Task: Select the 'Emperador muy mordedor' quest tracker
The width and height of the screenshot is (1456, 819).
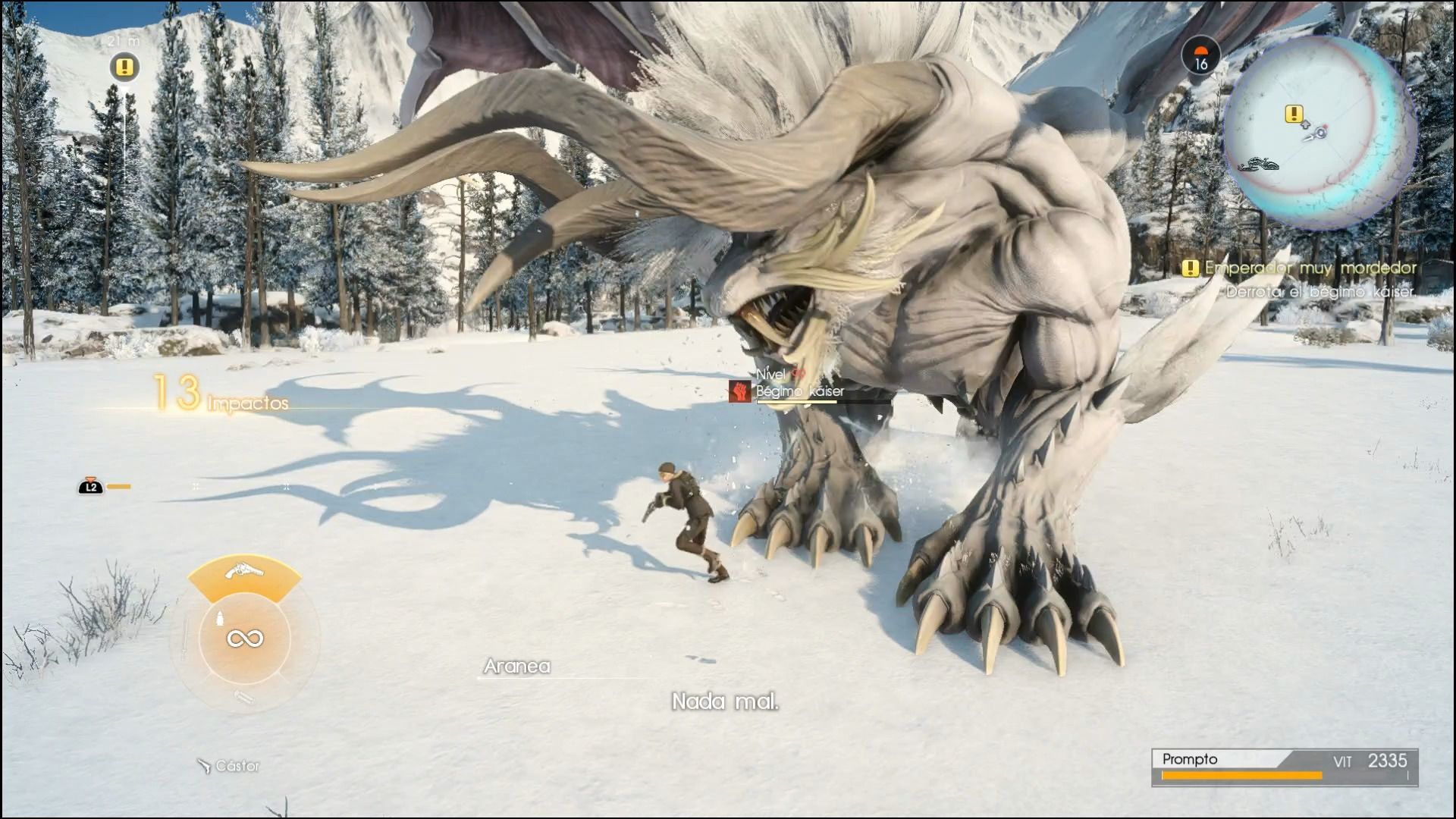Action: tap(1301, 268)
